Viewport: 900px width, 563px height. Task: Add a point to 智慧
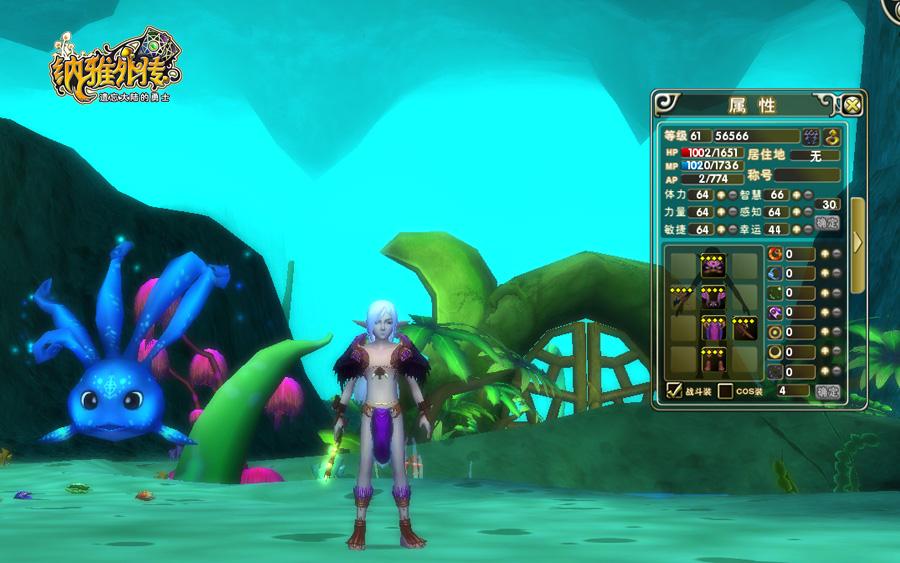pyautogui.click(x=796, y=195)
